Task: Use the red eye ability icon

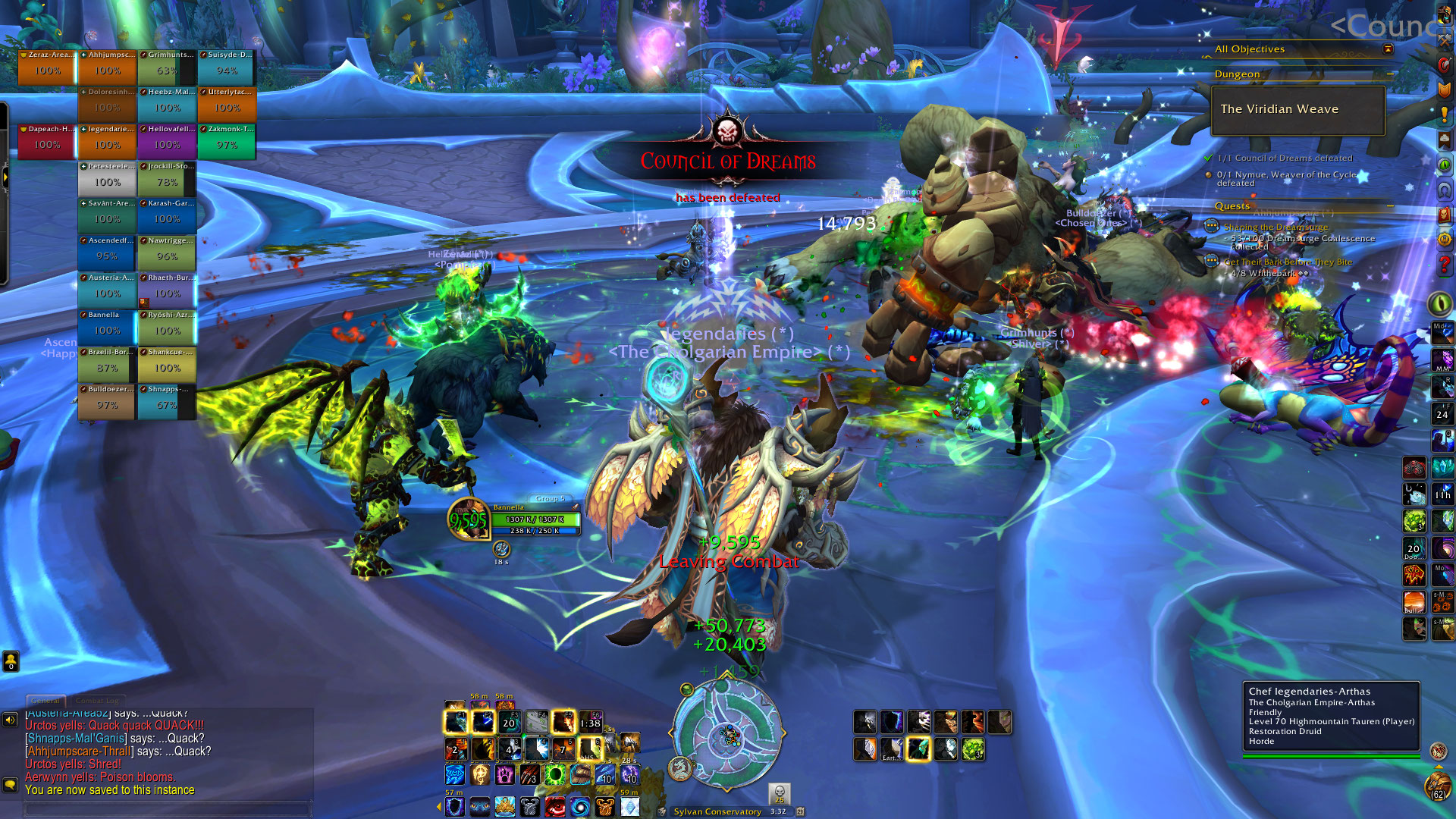Action: [555, 806]
